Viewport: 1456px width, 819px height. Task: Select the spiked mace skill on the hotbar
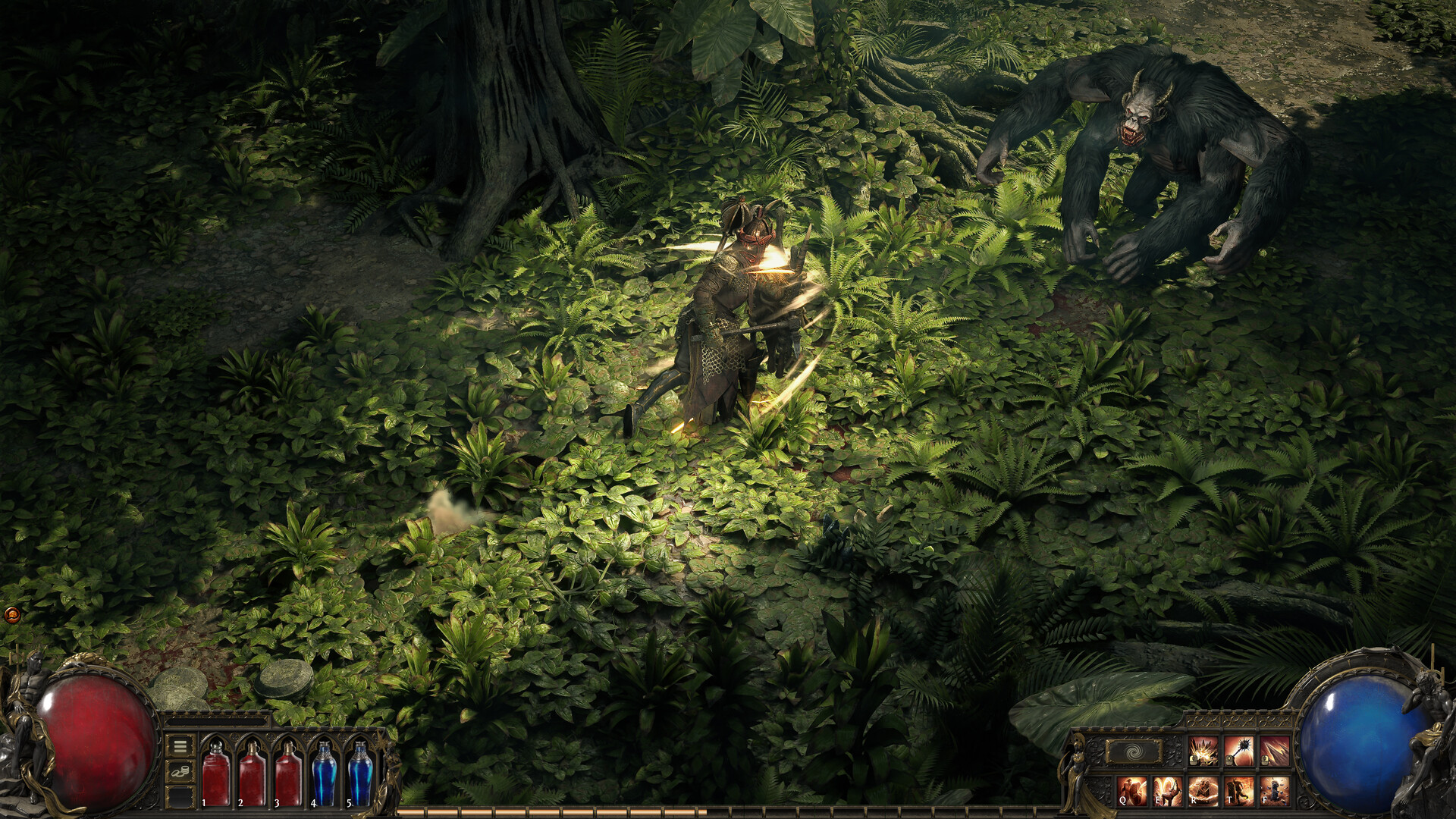(x=1241, y=752)
